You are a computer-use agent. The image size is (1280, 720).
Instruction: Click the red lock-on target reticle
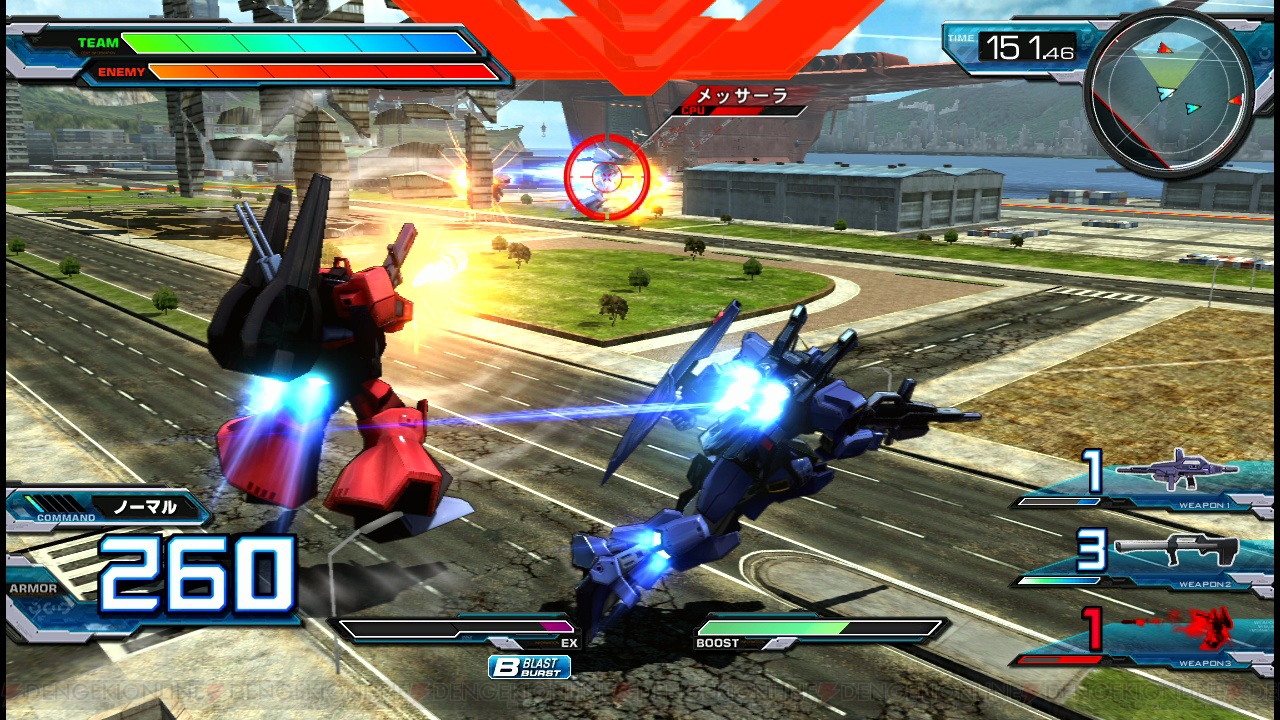(x=606, y=177)
